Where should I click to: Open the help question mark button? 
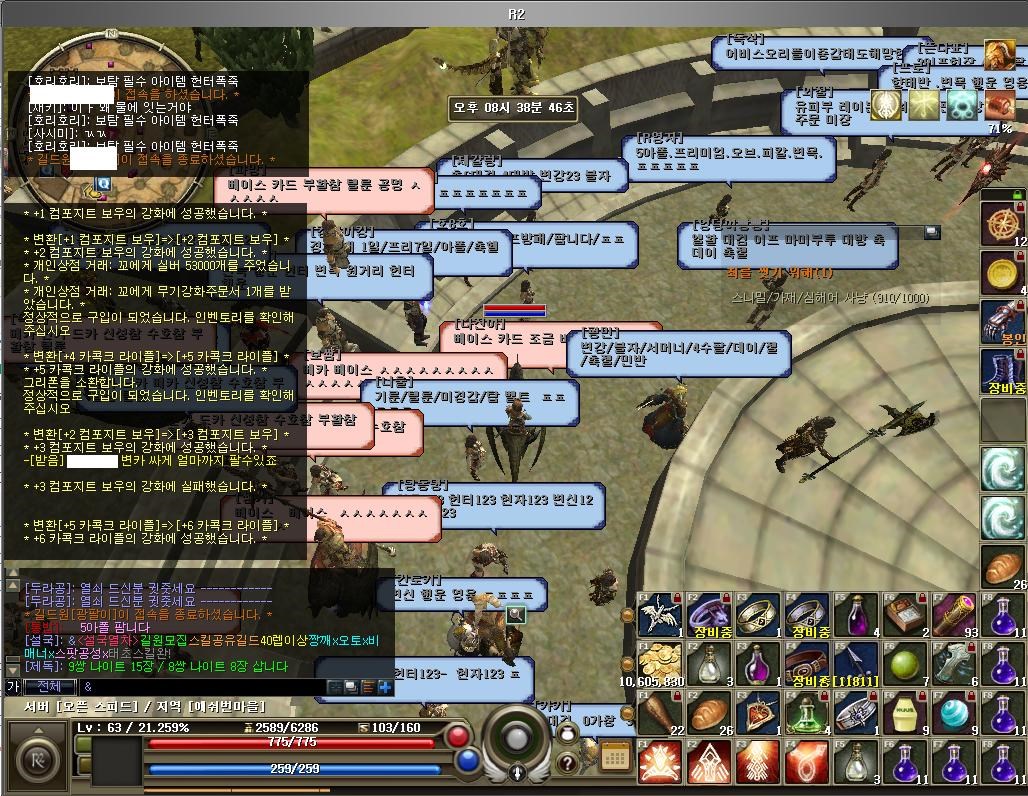pyautogui.click(x=566, y=763)
